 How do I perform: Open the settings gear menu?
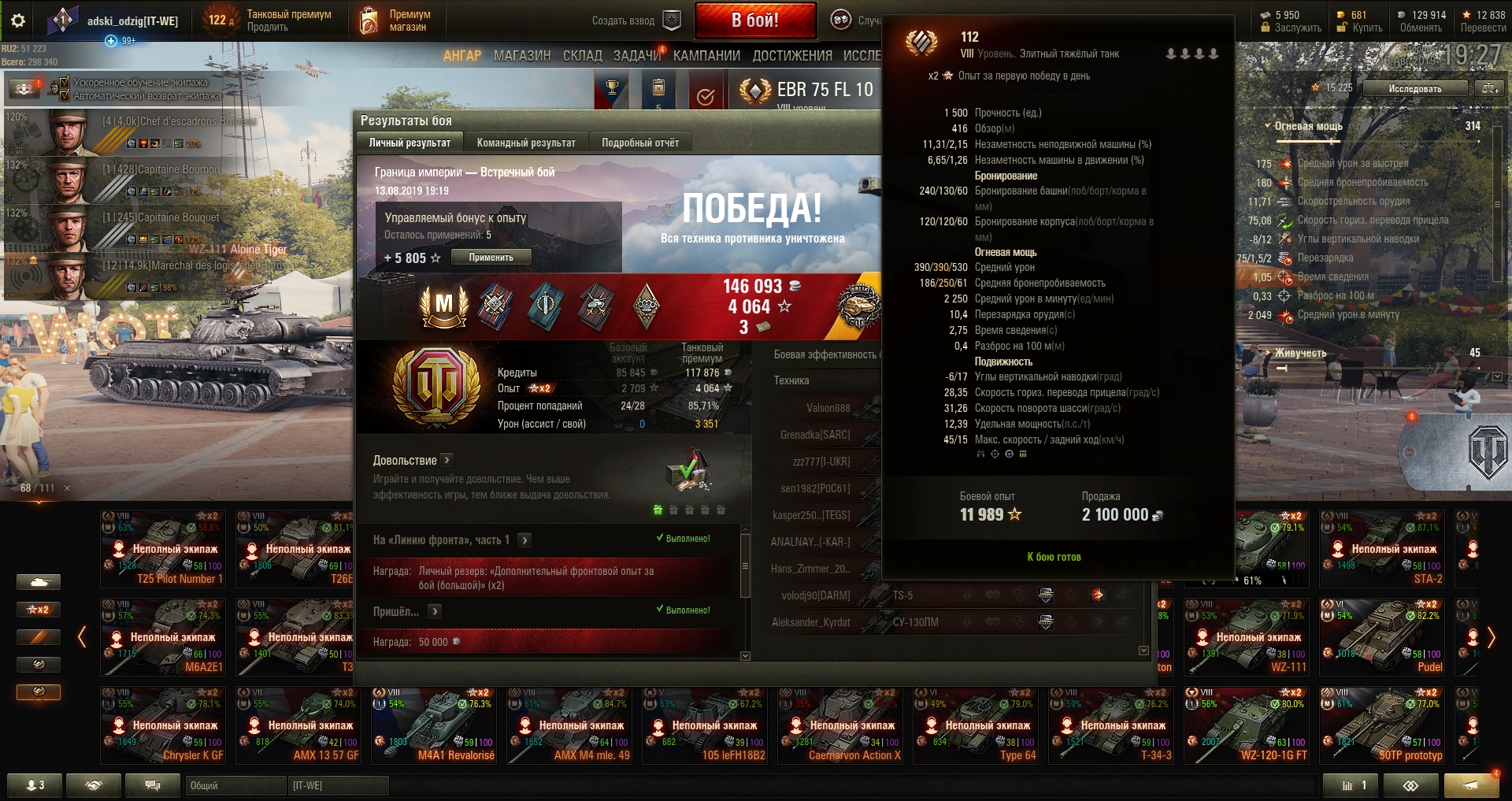pyautogui.click(x=18, y=20)
